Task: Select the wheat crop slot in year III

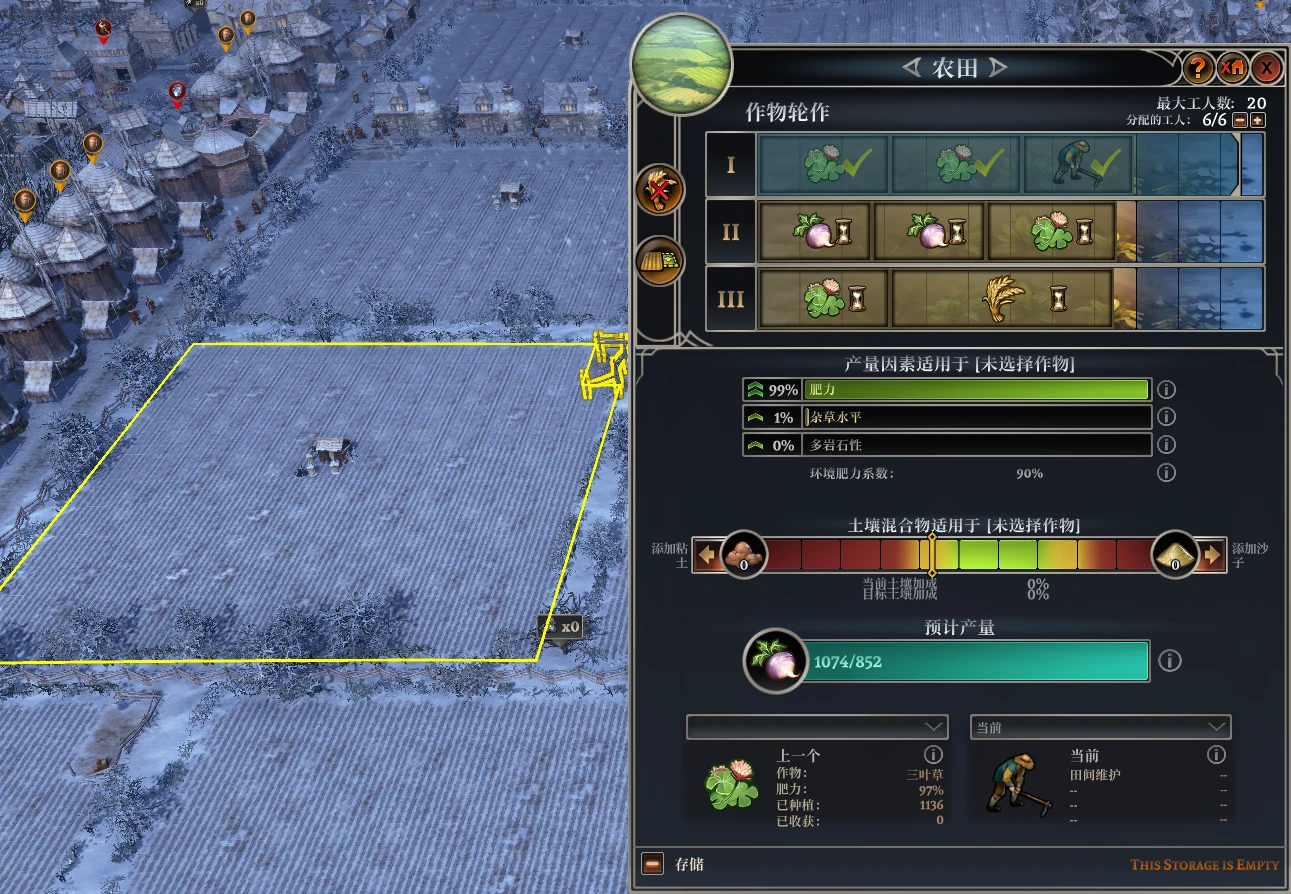Action: point(1002,298)
